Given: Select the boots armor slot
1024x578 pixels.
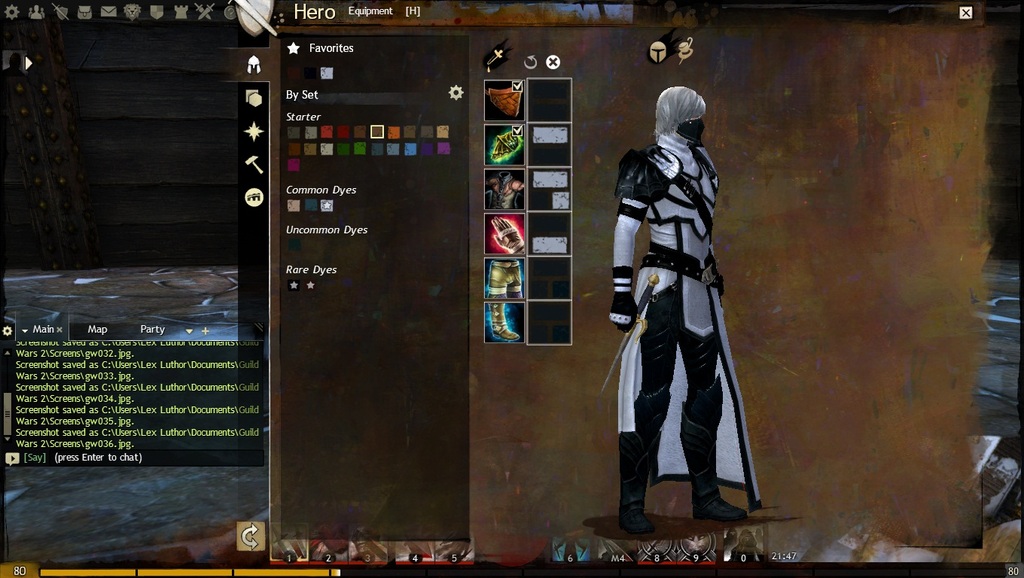Looking at the screenshot, I should click(505, 322).
